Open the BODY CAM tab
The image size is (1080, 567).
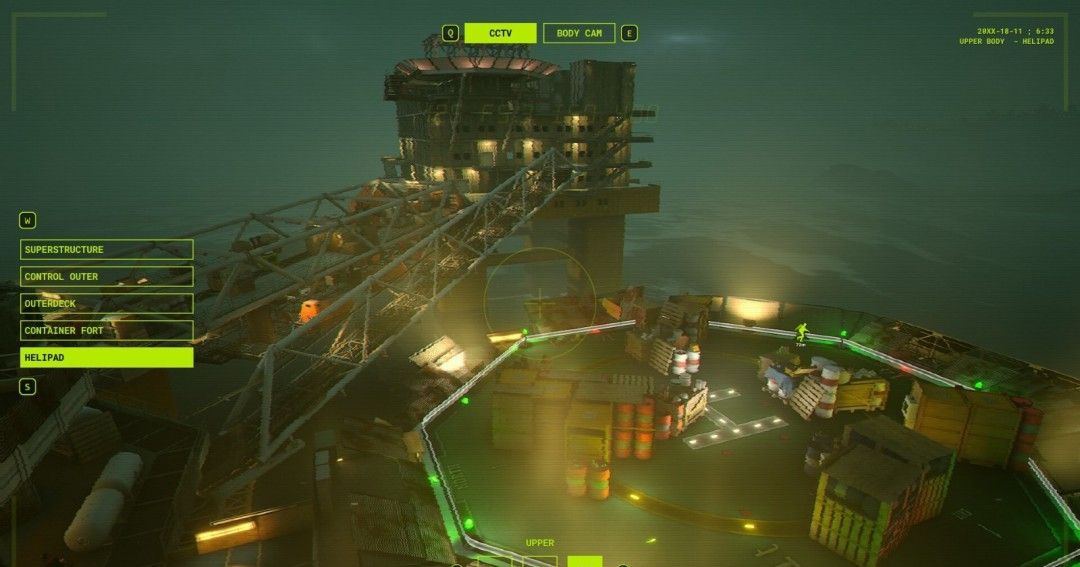pyautogui.click(x=579, y=33)
